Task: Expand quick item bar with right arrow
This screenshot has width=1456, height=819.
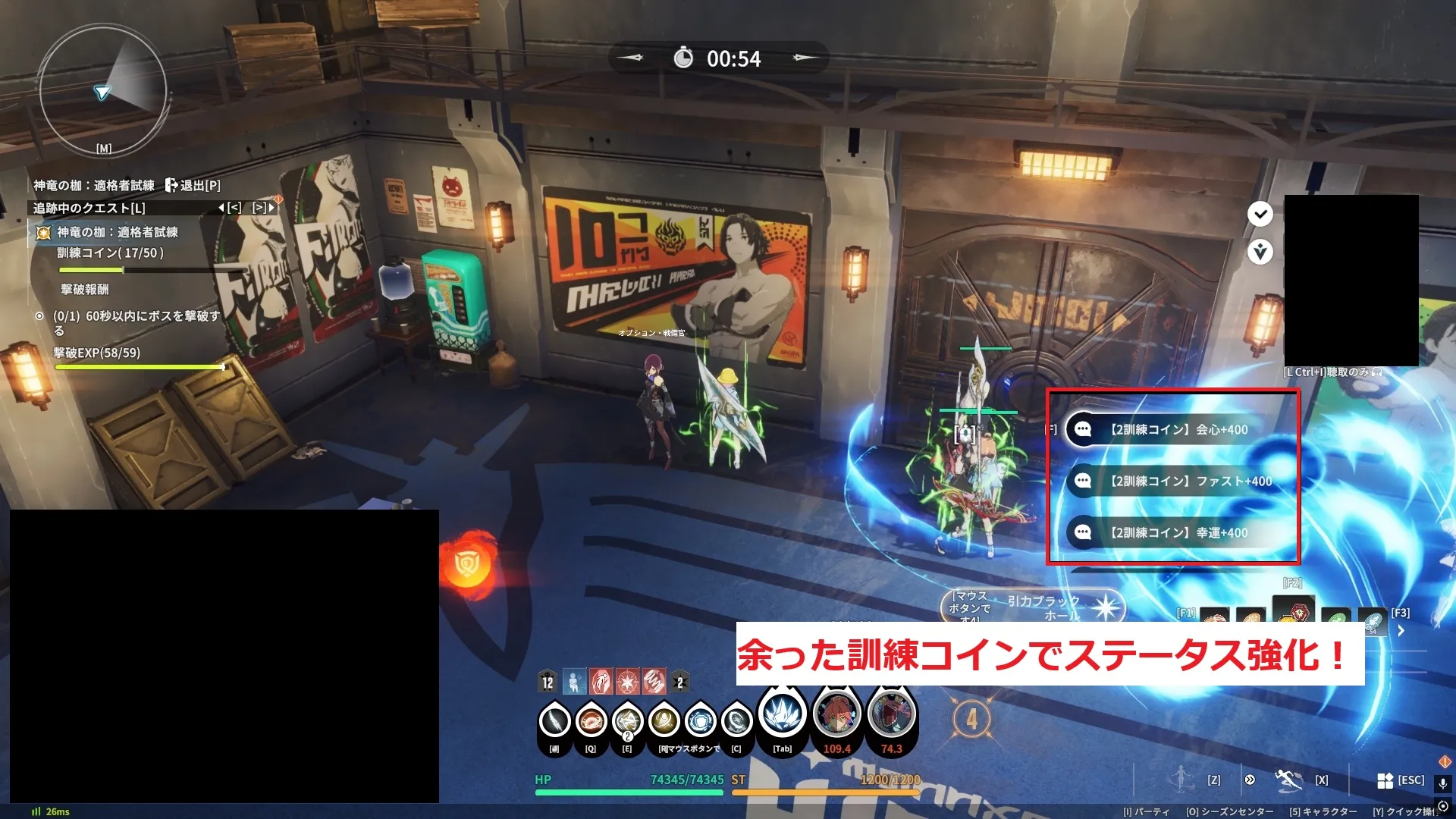Action: [1401, 631]
